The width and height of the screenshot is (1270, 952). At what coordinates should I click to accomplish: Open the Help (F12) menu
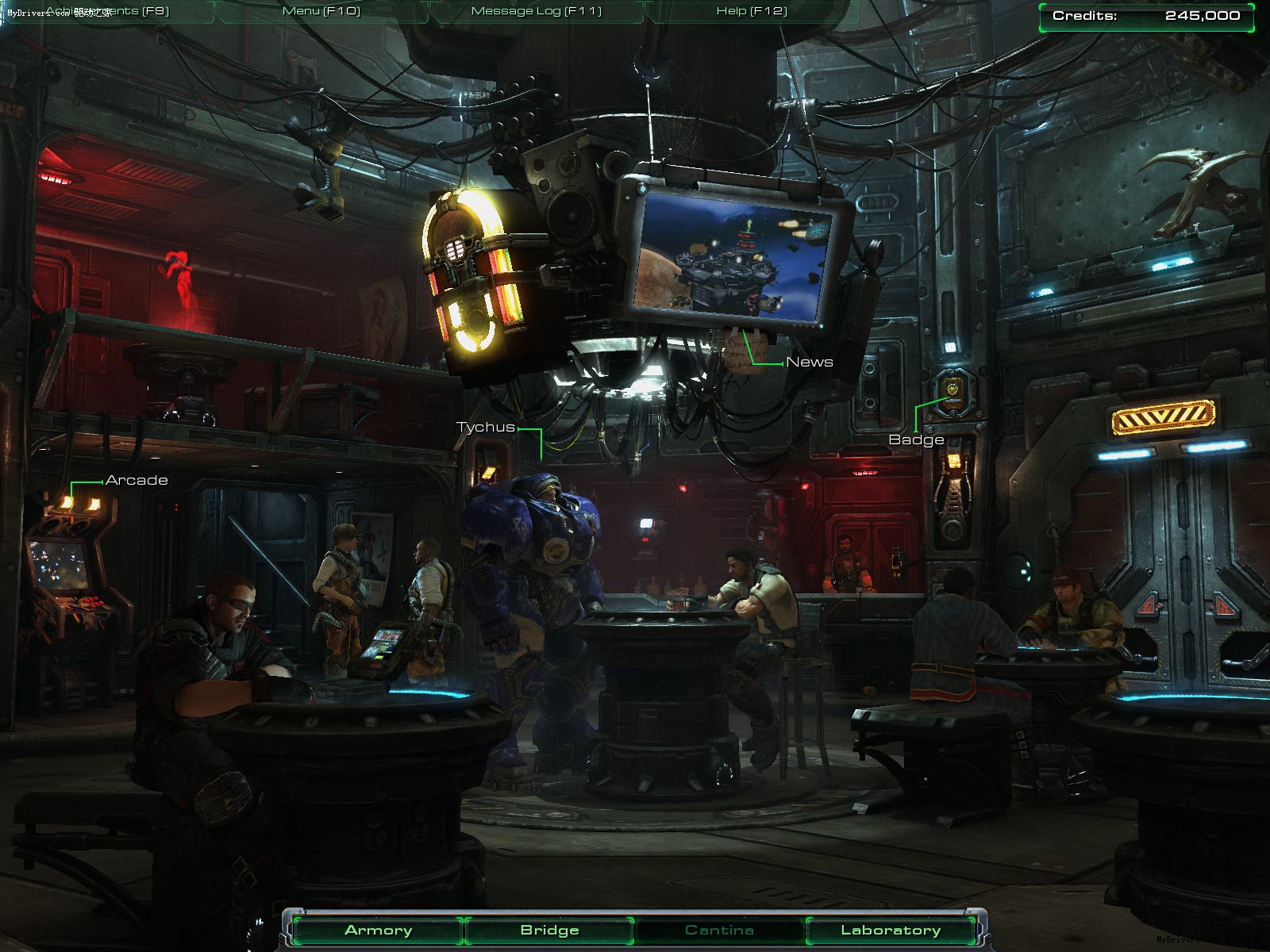[x=752, y=11]
